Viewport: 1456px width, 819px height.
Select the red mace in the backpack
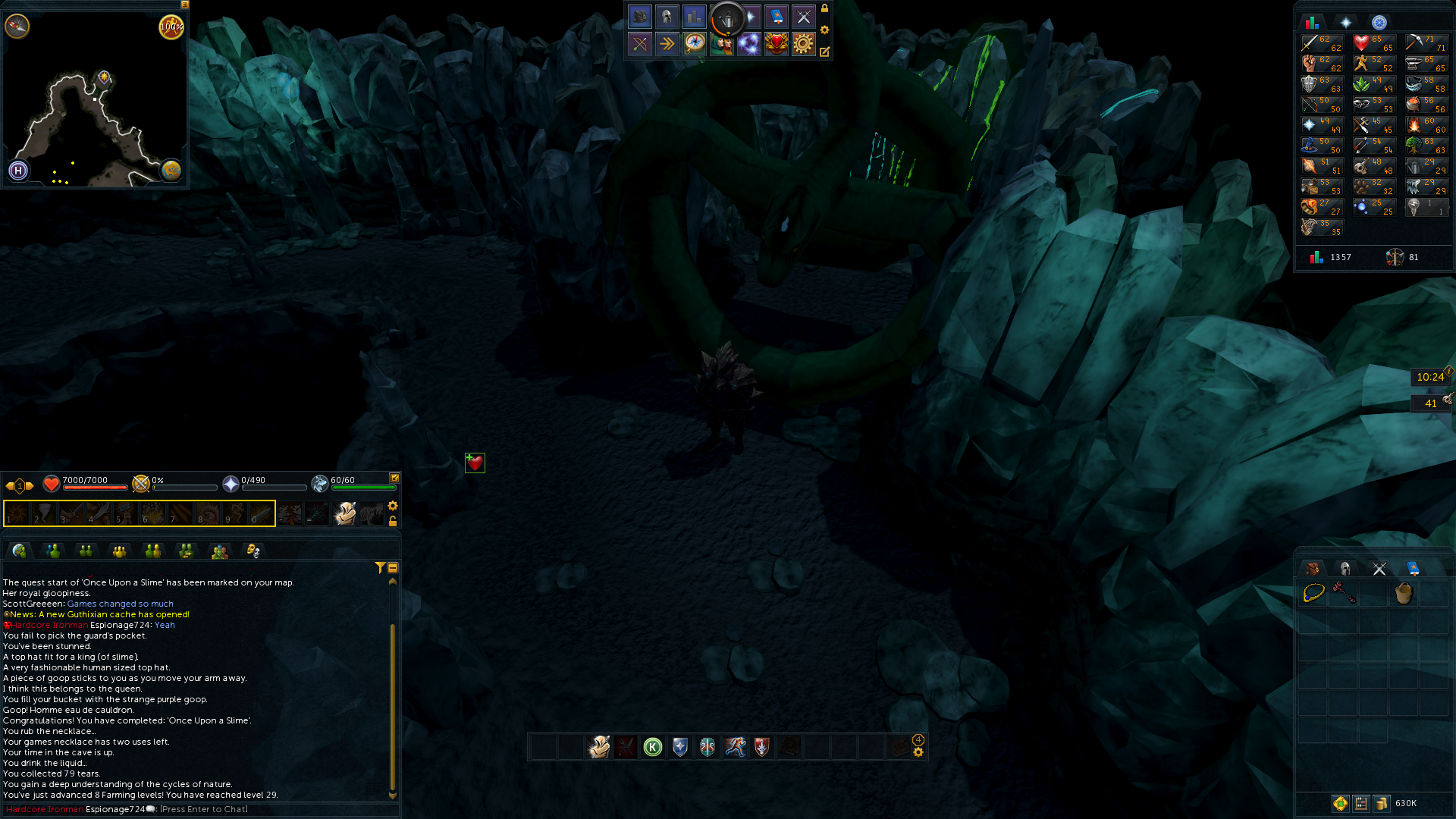point(1344,593)
